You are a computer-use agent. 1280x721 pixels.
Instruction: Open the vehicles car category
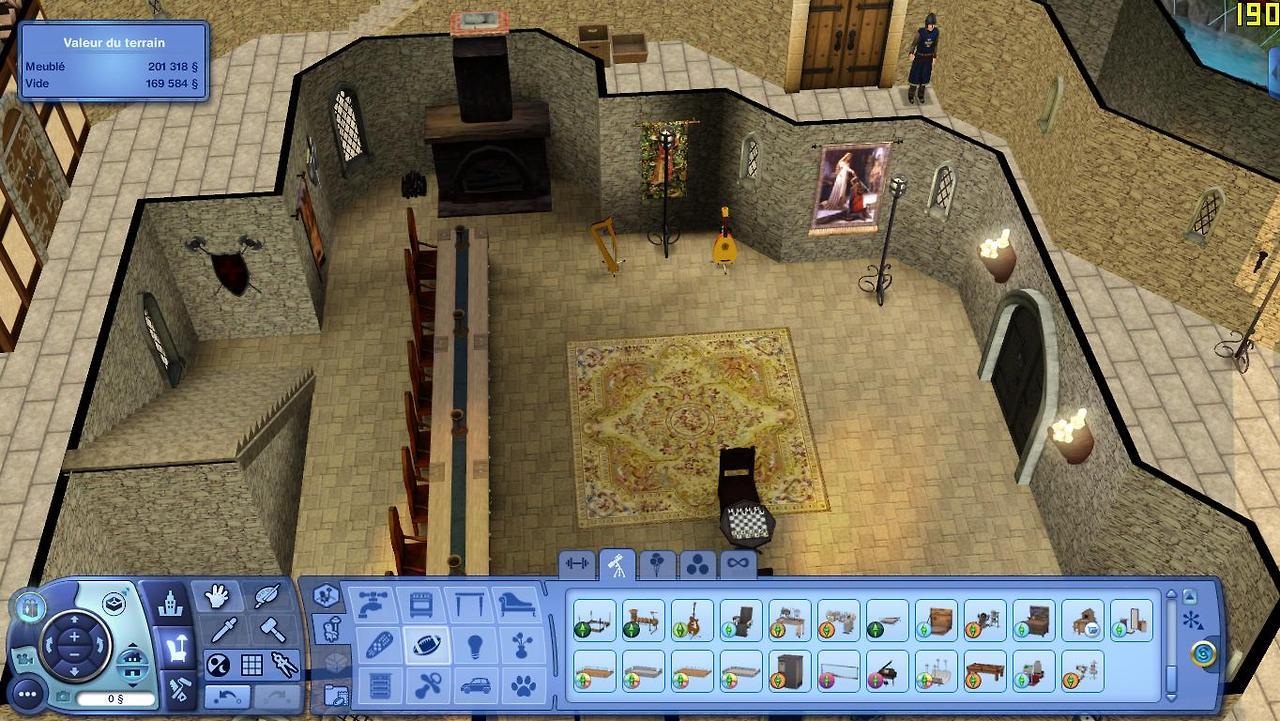[474, 686]
